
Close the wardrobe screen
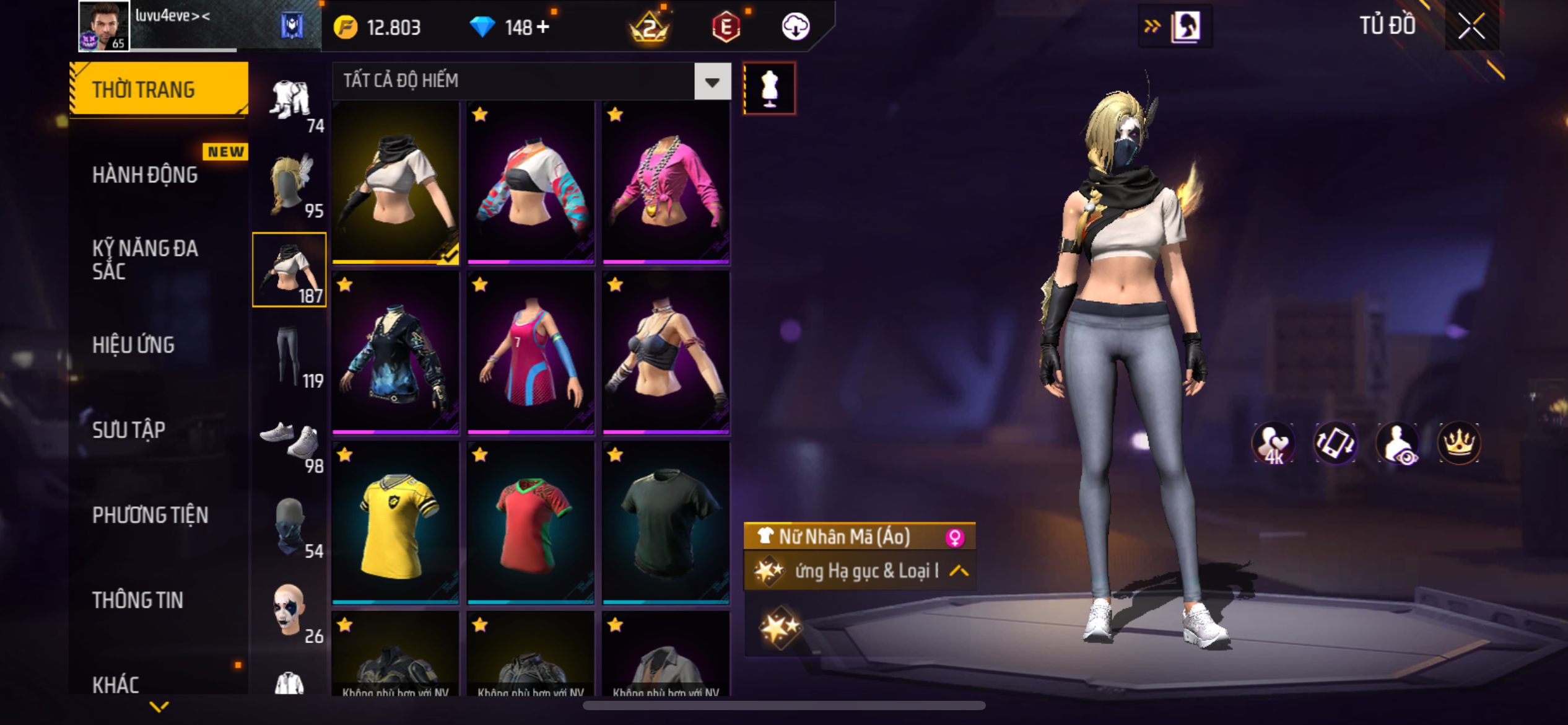(1471, 26)
